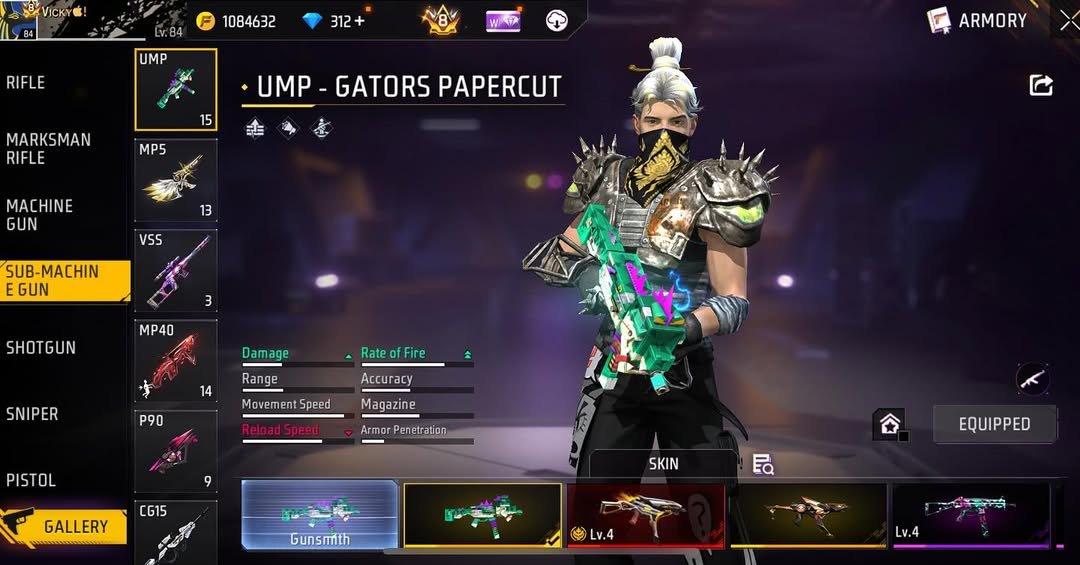Open the Skin tab
Viewport: 1080px width, 565px height.
pyautogui.click(x=663, y=464)
